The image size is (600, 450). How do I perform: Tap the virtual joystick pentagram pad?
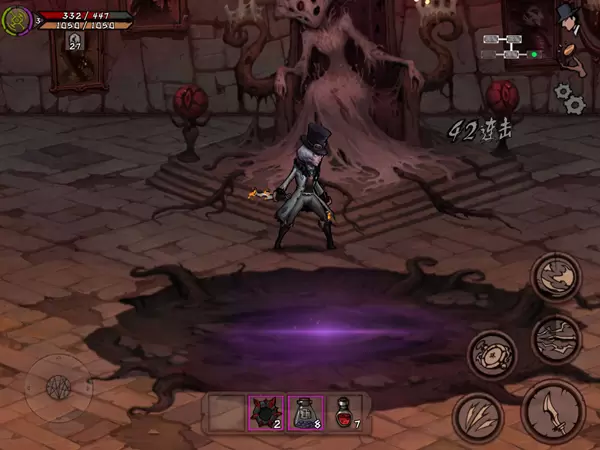(59, 386)
